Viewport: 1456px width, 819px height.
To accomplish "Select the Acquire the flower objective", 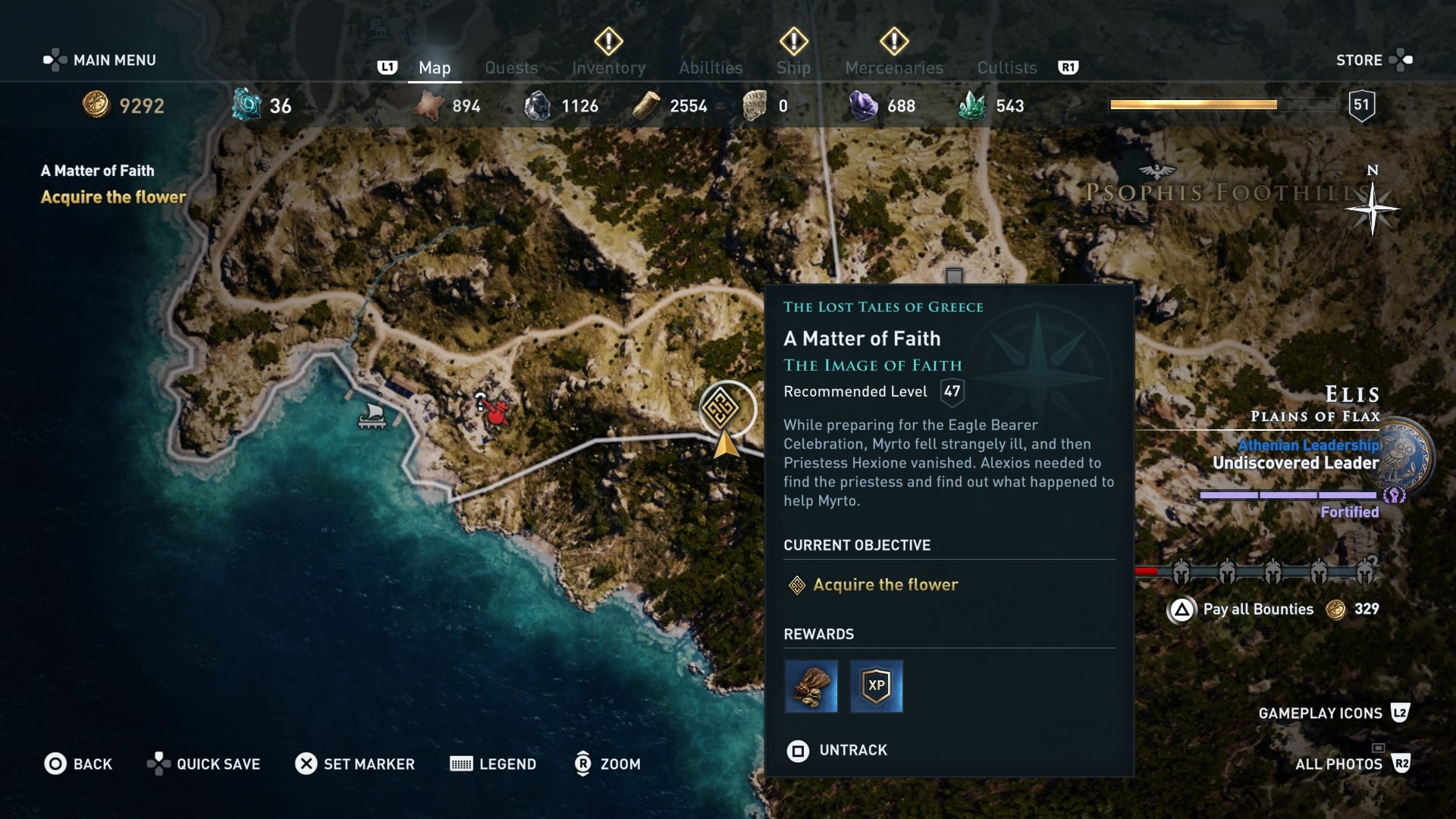I will click(x=887, y=585).
